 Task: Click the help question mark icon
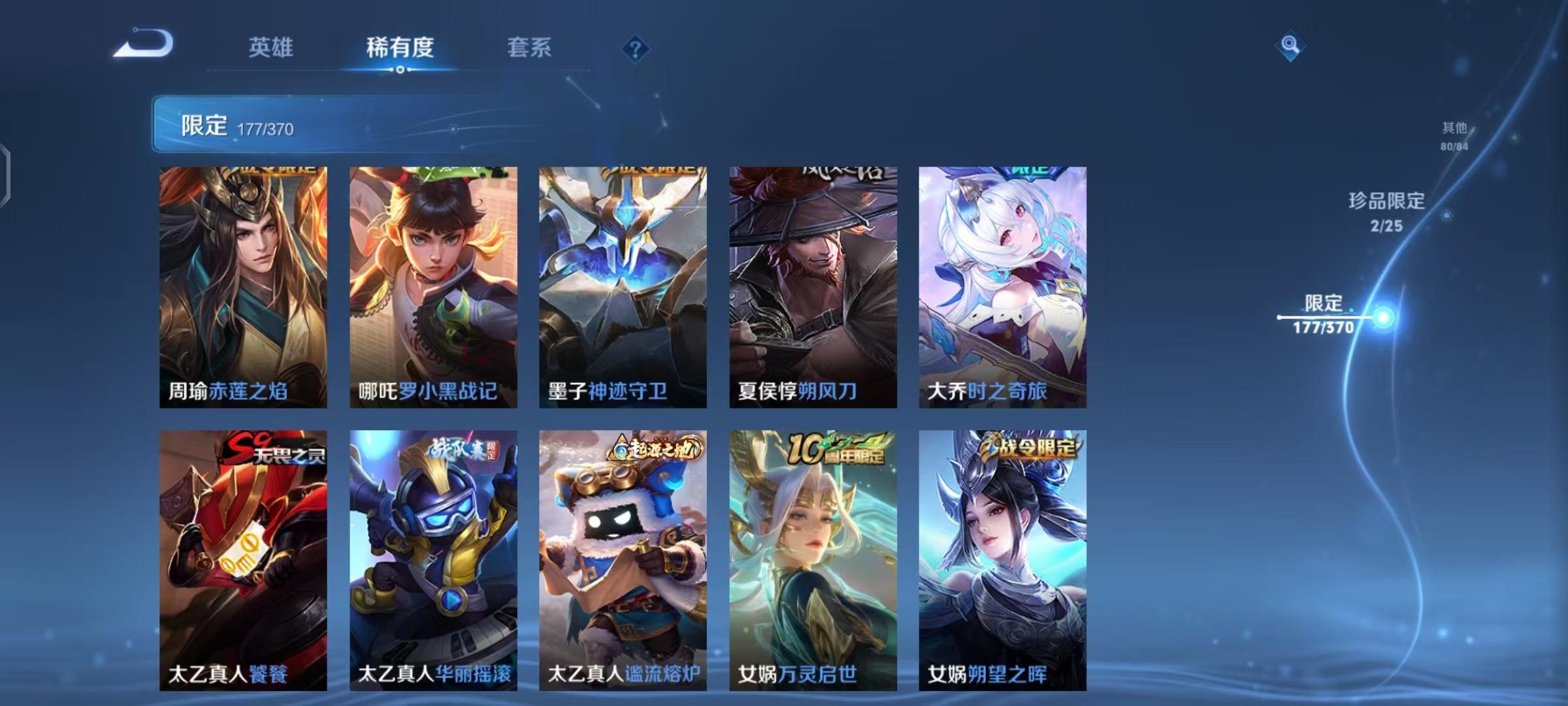[637, 49]
